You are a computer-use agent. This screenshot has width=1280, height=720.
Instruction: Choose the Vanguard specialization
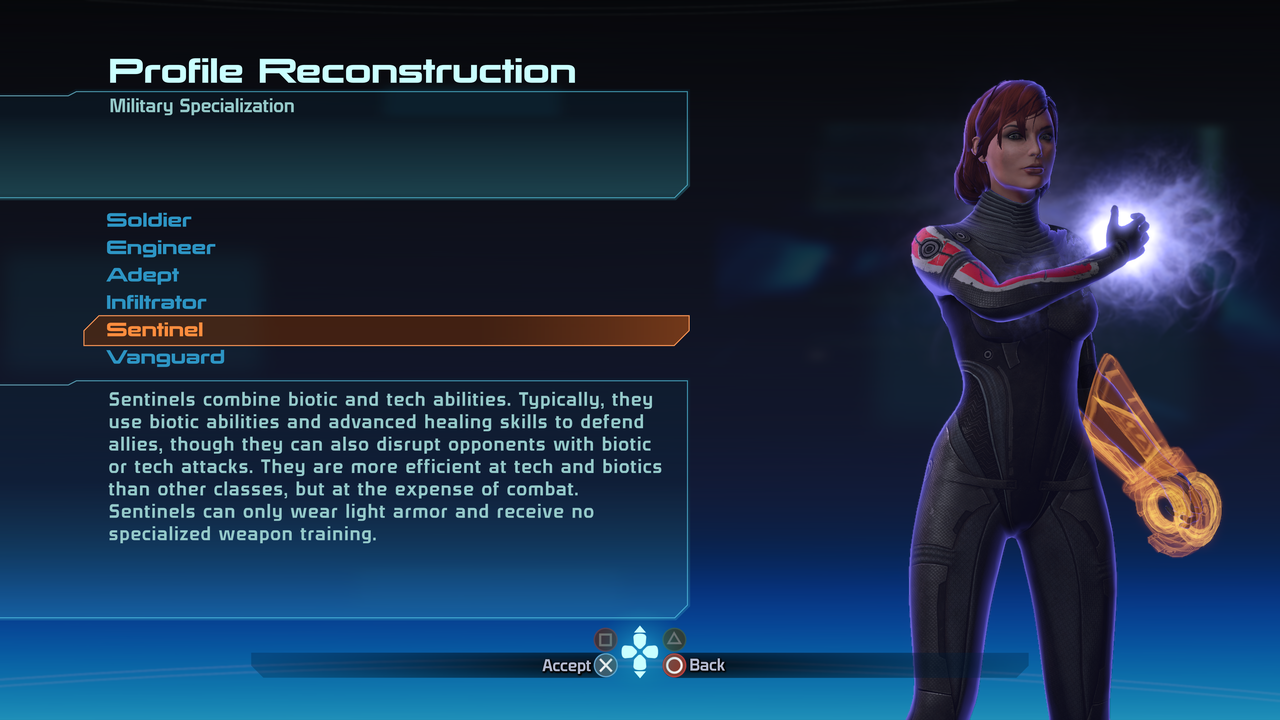[163, 357]
